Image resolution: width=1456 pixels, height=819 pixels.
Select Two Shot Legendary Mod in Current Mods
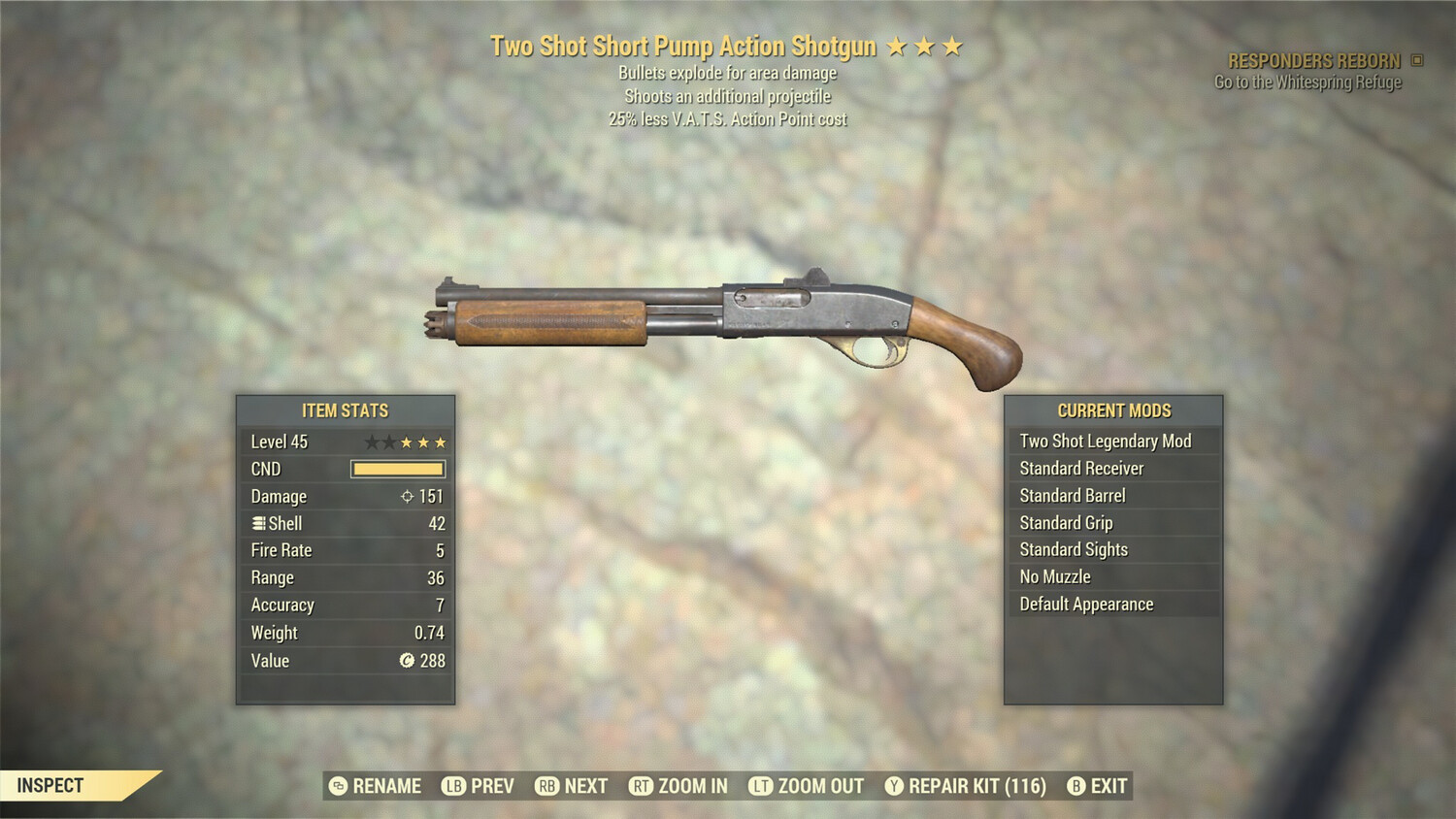(1105, 441)
